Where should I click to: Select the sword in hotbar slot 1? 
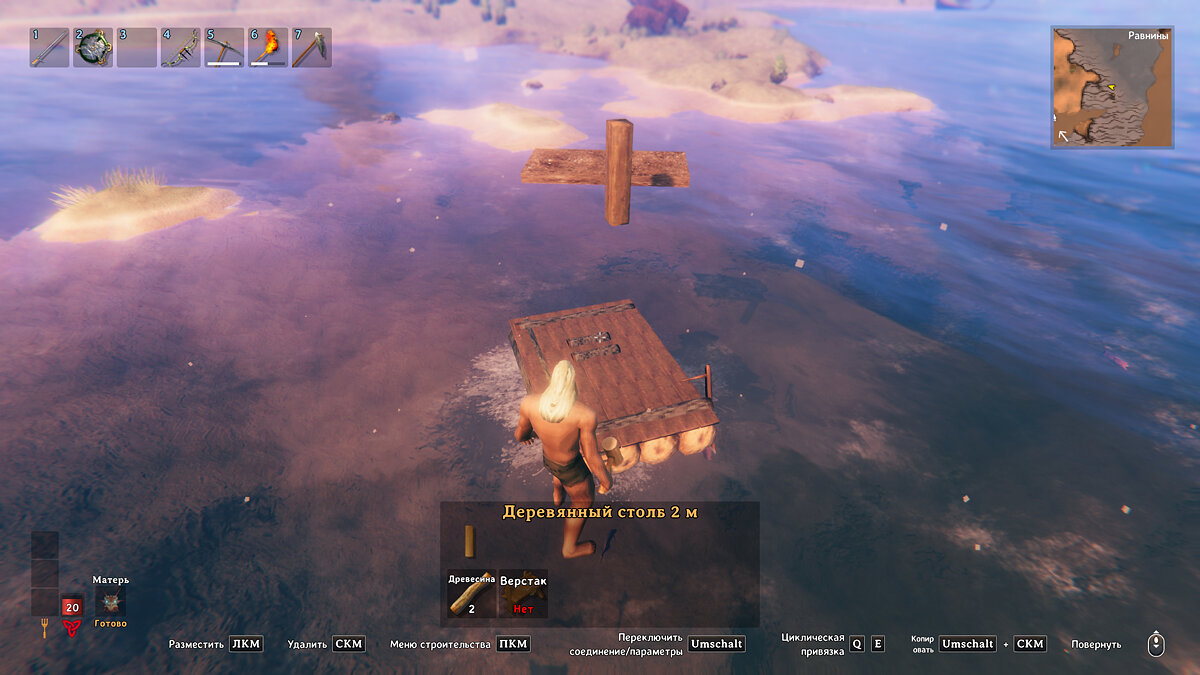click(x=49, y=48)
